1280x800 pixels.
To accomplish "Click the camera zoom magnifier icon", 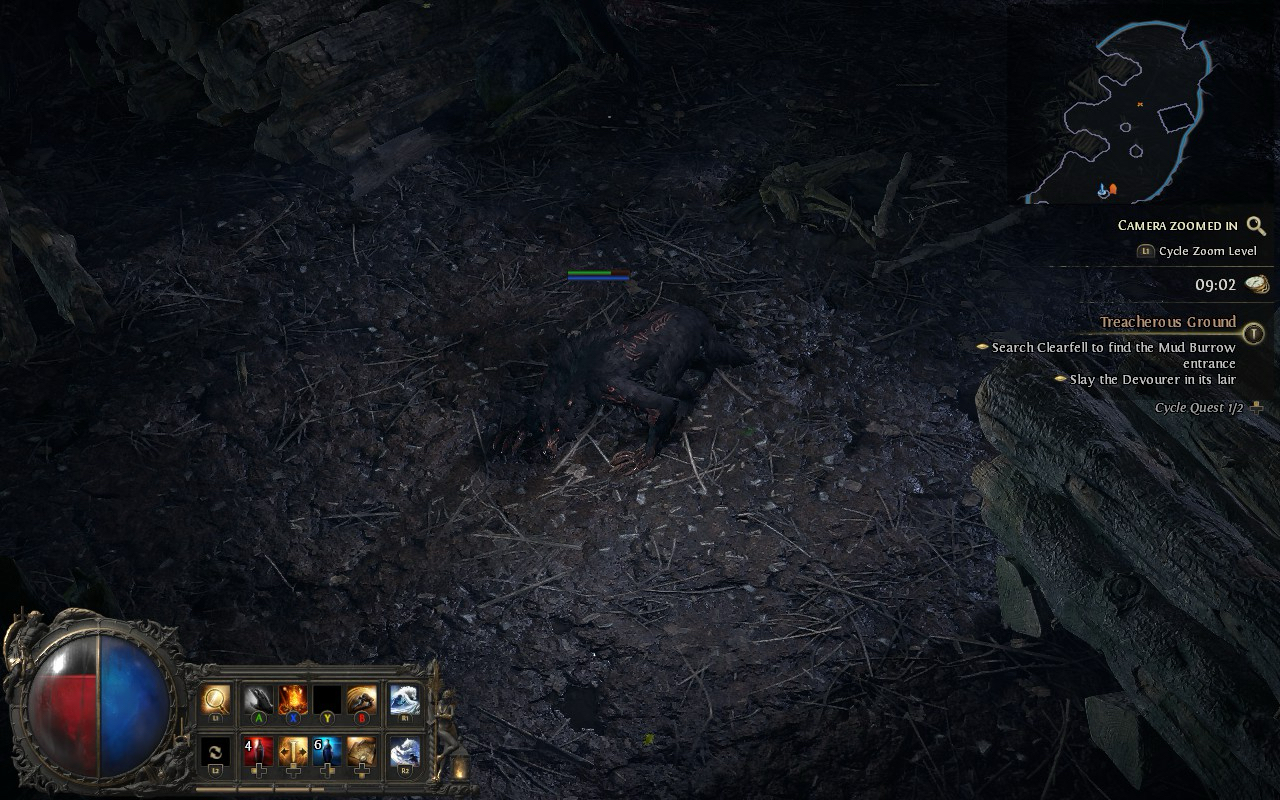I will [1256, 226].
